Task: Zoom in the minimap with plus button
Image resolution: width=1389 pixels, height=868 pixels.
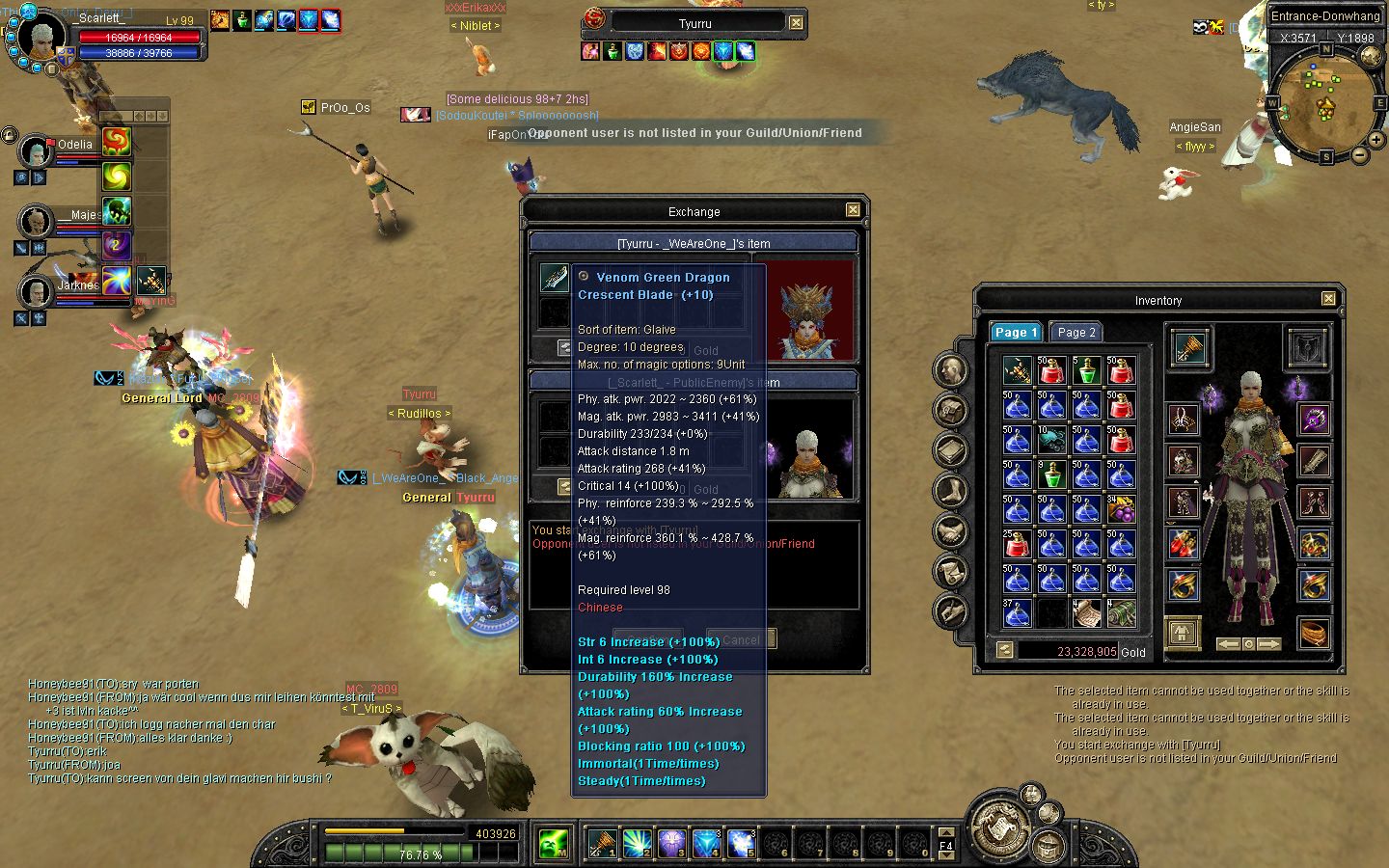Action: point(1376,141)
